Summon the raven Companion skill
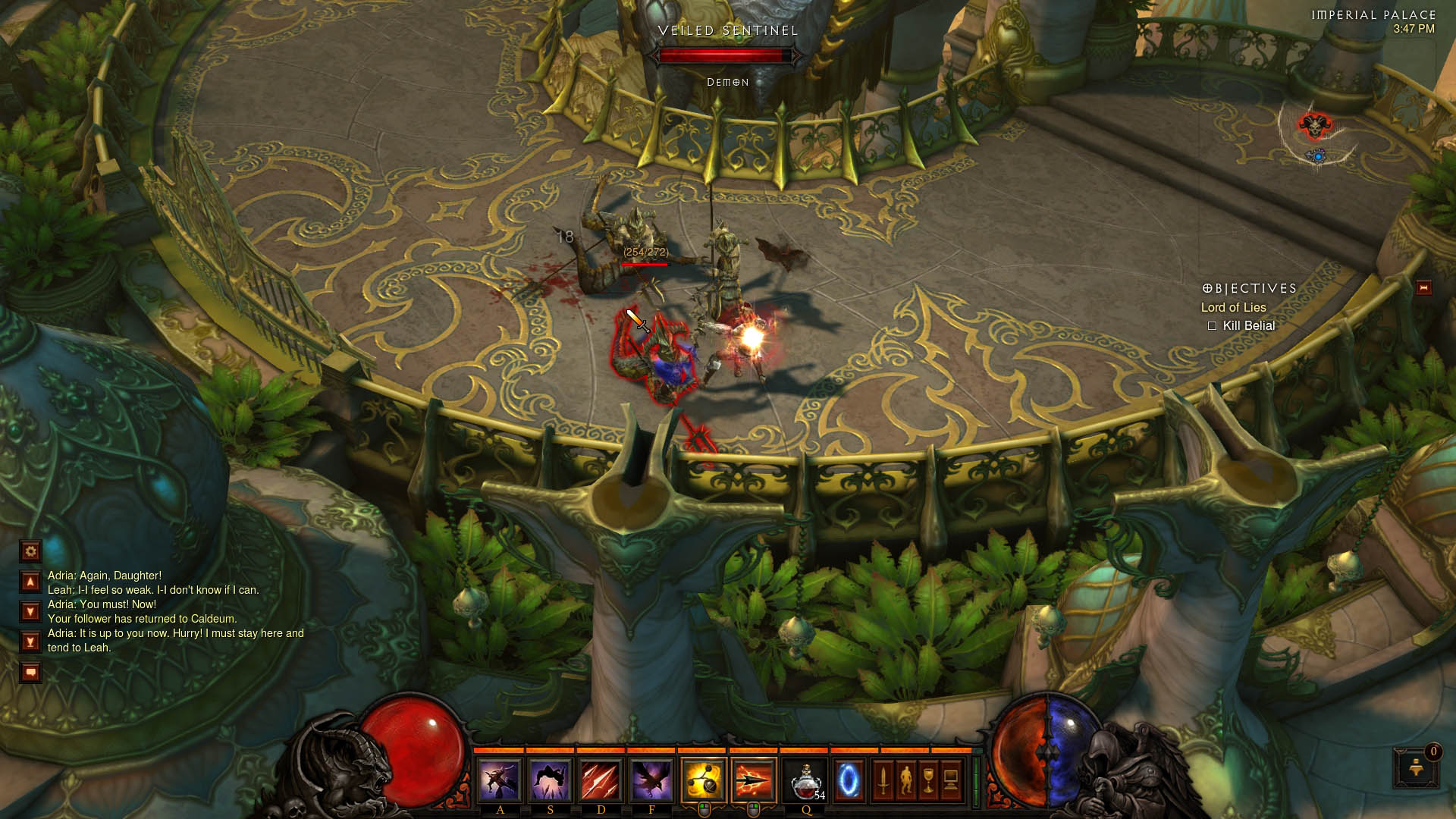 click(651, 780)
